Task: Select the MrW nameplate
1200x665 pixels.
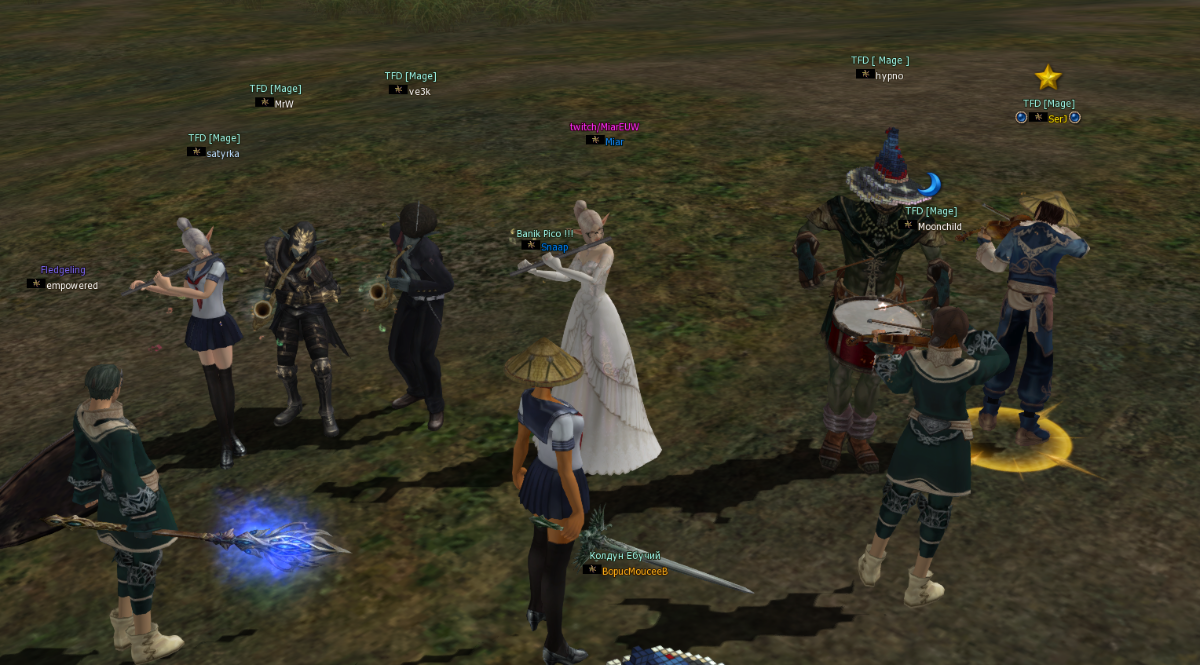Action: [284, 103]
